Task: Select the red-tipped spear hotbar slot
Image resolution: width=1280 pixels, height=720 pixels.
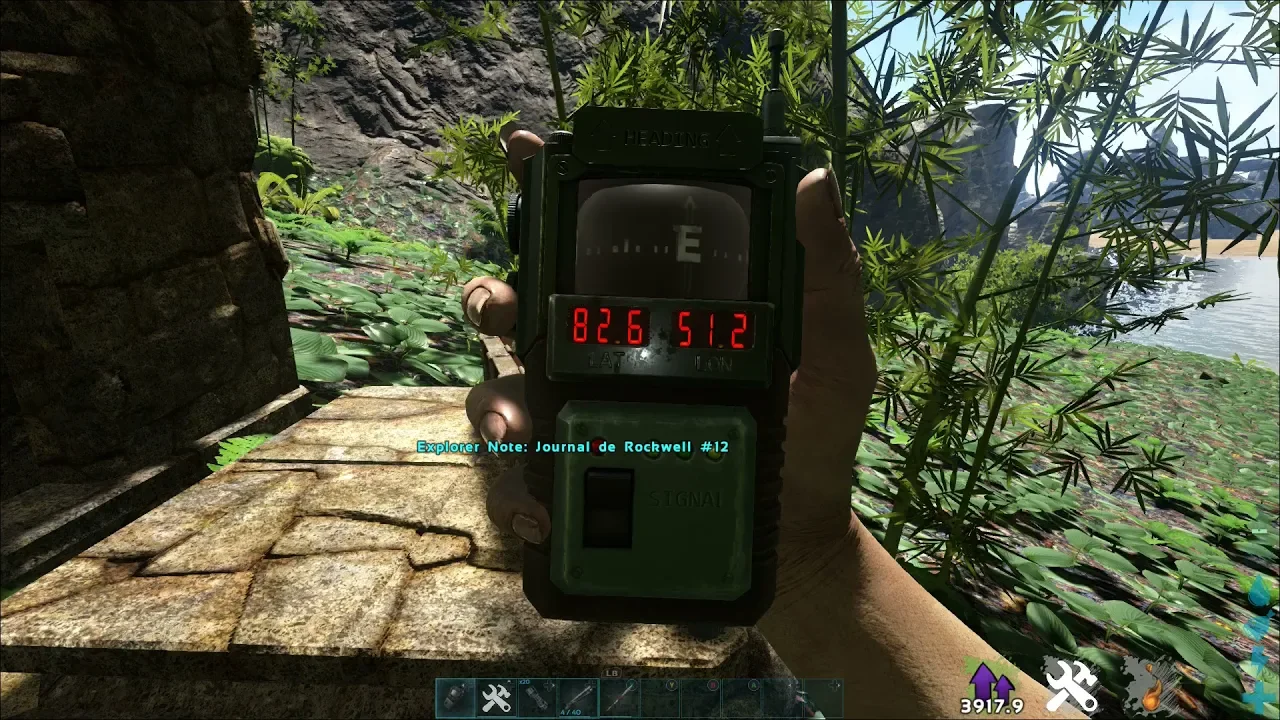Action: click(619, 697)
